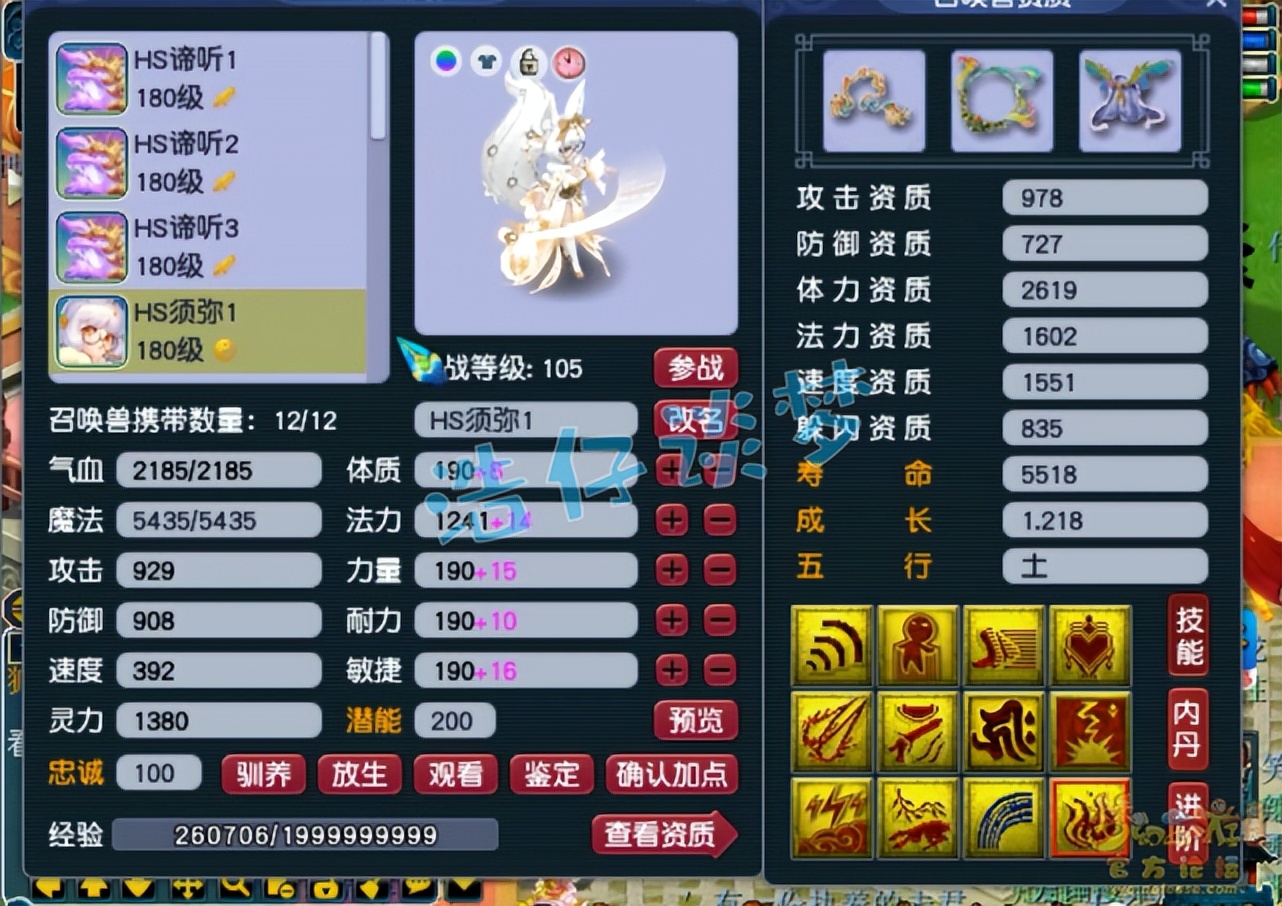Viewport: 1282px width, 906px height.
Task: Click the speeding boot skill icon
Action: pyautogui.click(x=1003, y=645)
